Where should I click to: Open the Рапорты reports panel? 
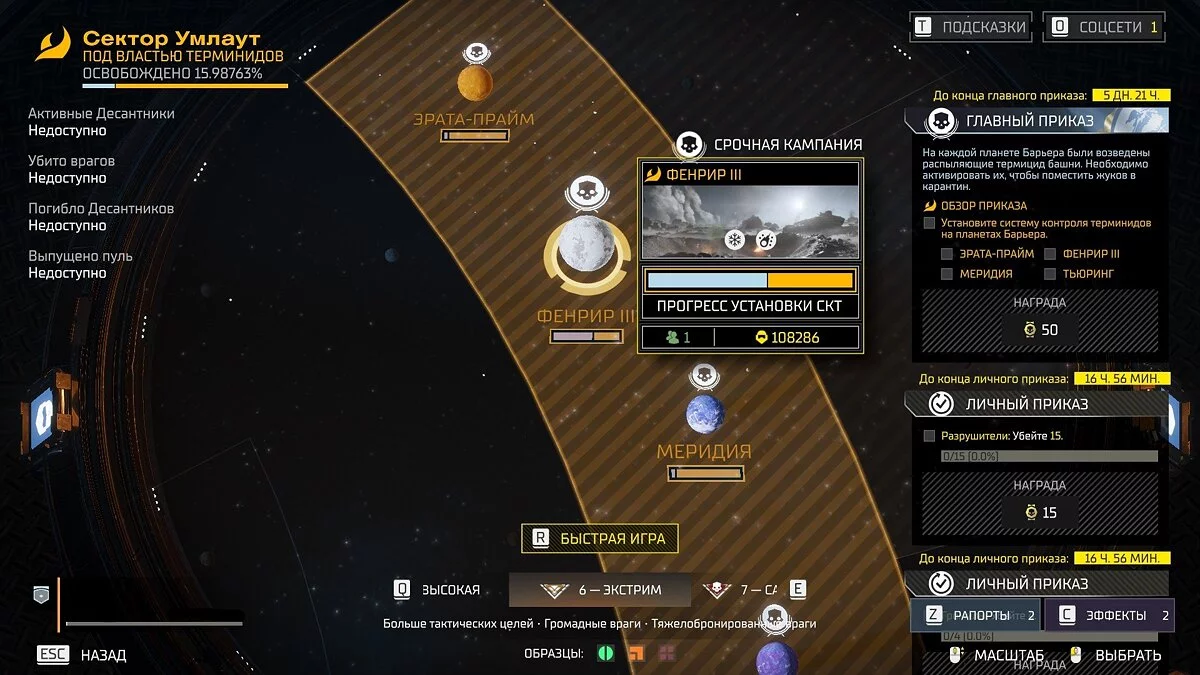tap(975, 615)
